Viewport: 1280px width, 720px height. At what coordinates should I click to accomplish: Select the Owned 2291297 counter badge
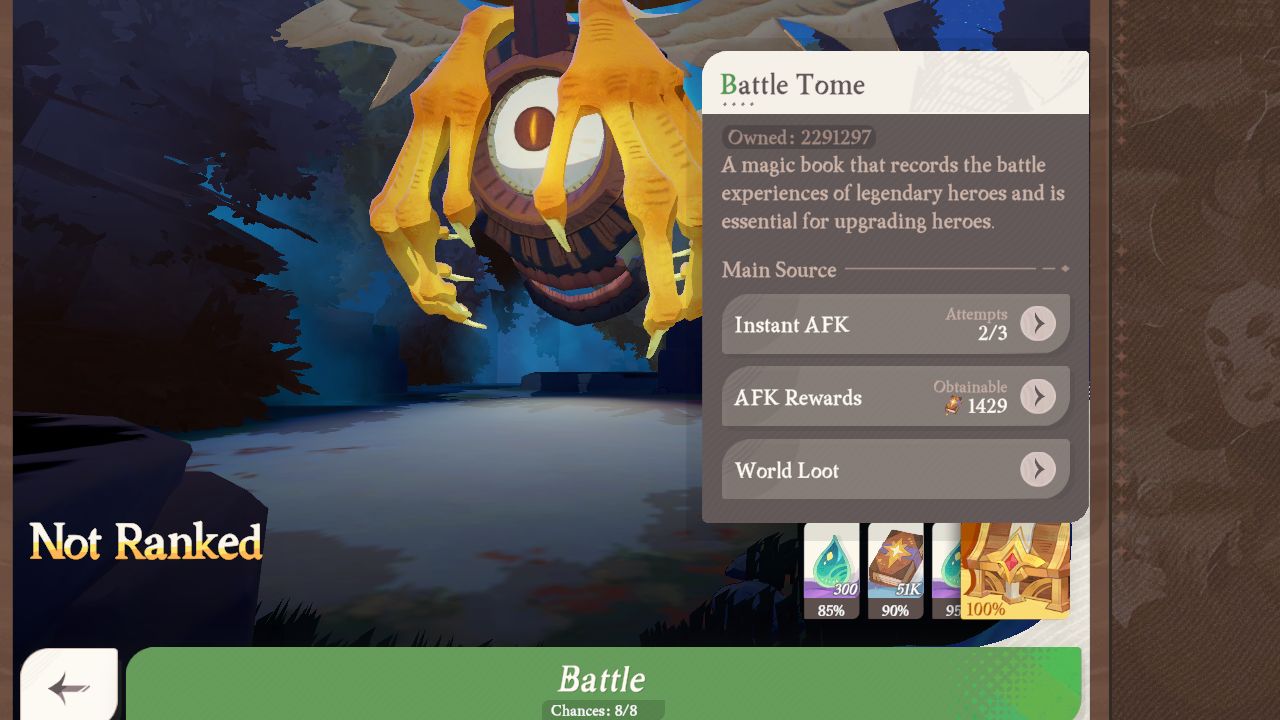800,137
